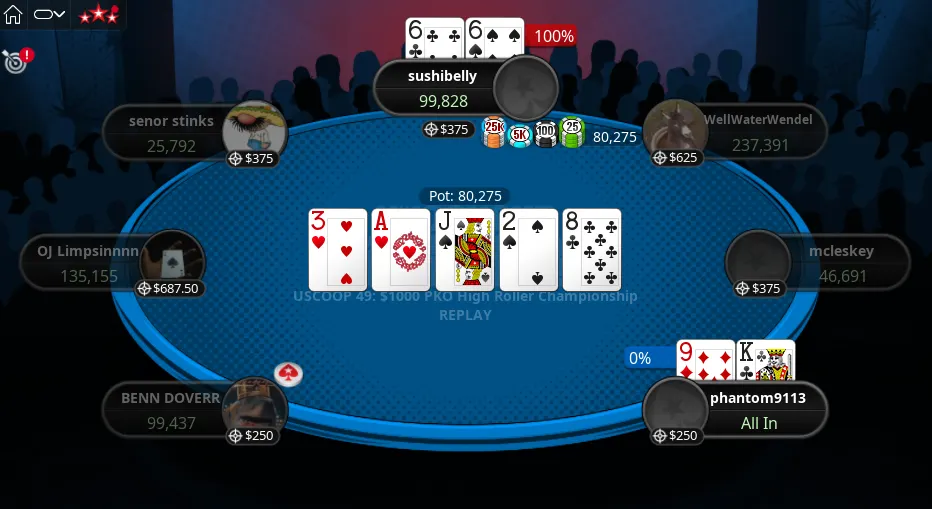
Task: Click OJ Limpsinnnn's $687.50 bounty badge
Action: (x=170, y=288)
